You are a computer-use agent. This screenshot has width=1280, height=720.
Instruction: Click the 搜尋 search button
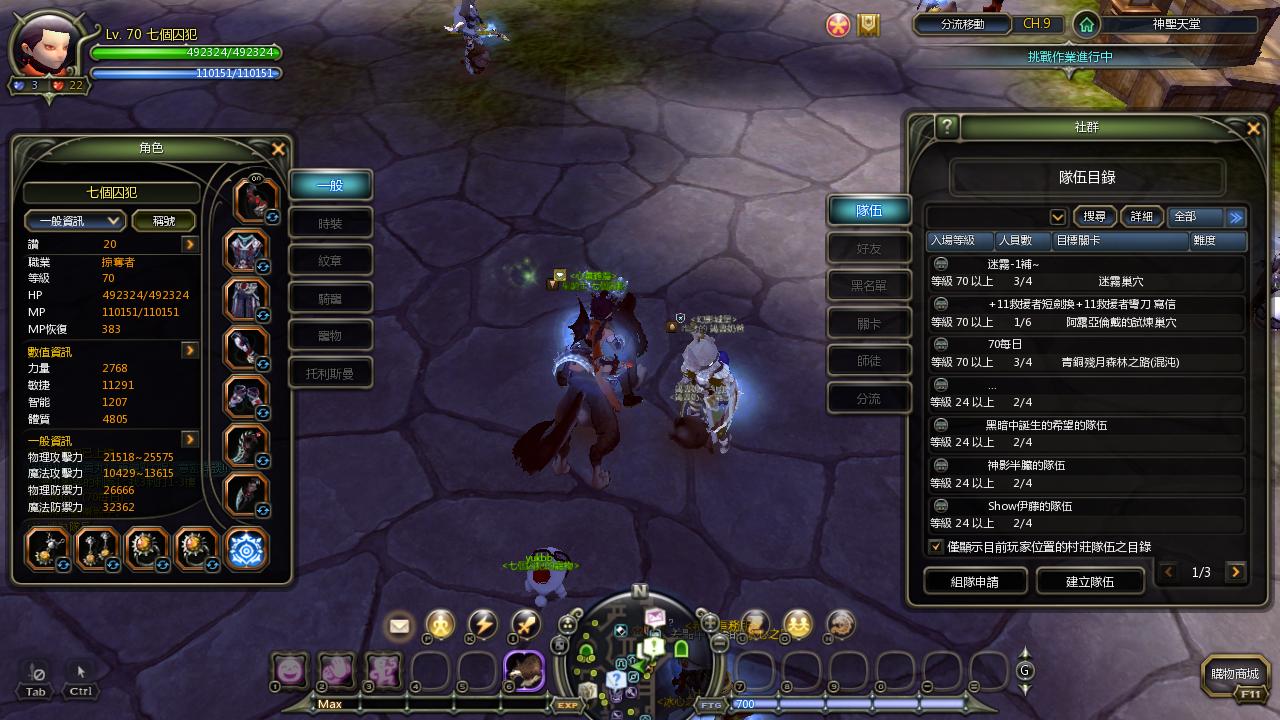pos(1095,217)
